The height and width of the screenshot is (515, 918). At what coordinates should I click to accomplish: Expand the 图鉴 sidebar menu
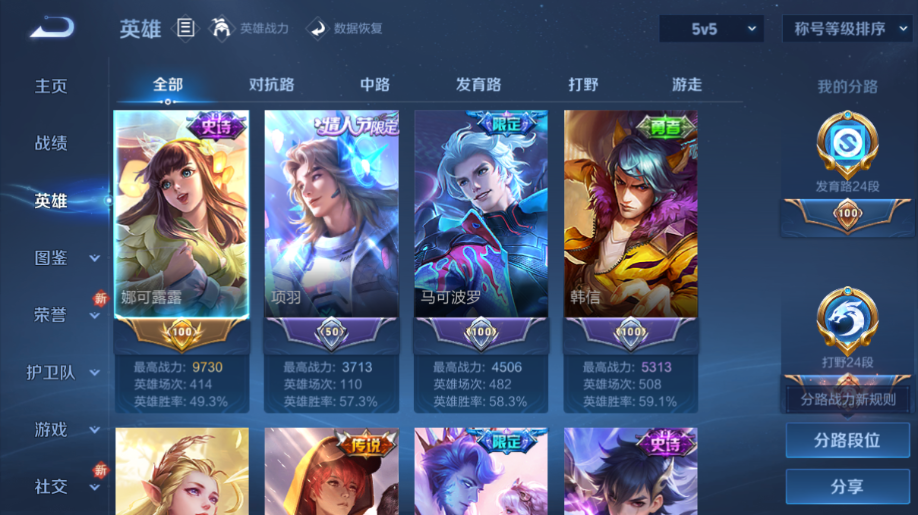pos(65,258)
